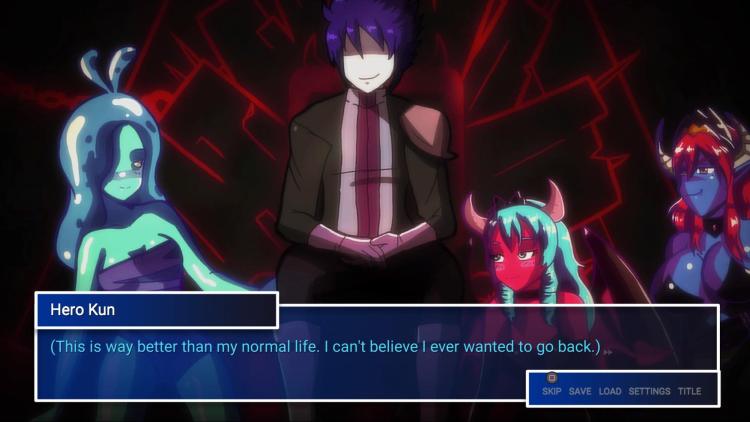This screenshot has height=422, width=750.
Task: Open the Settings screen
Action: click(x=649, y=391)
